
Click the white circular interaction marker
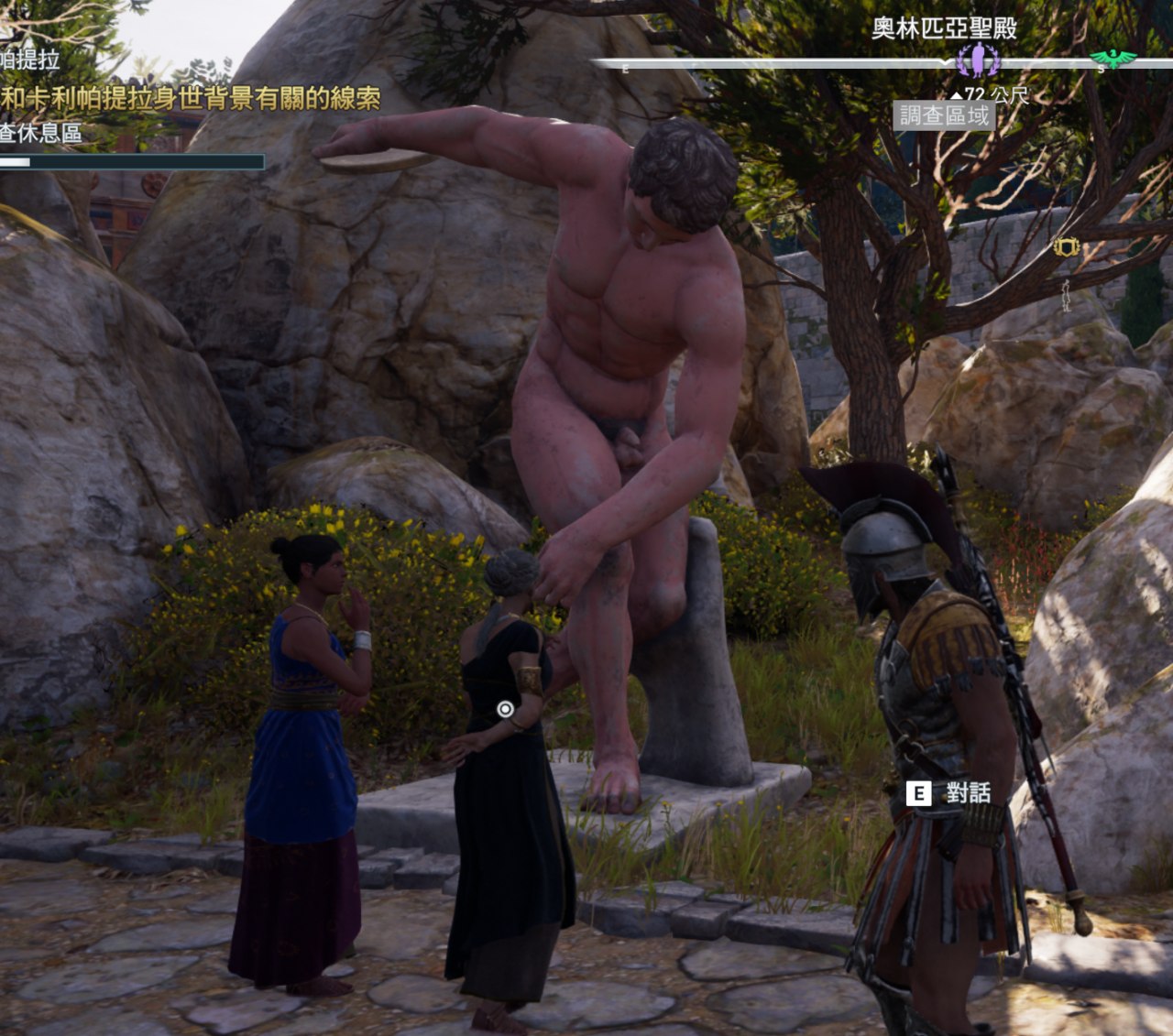[505, 709]
